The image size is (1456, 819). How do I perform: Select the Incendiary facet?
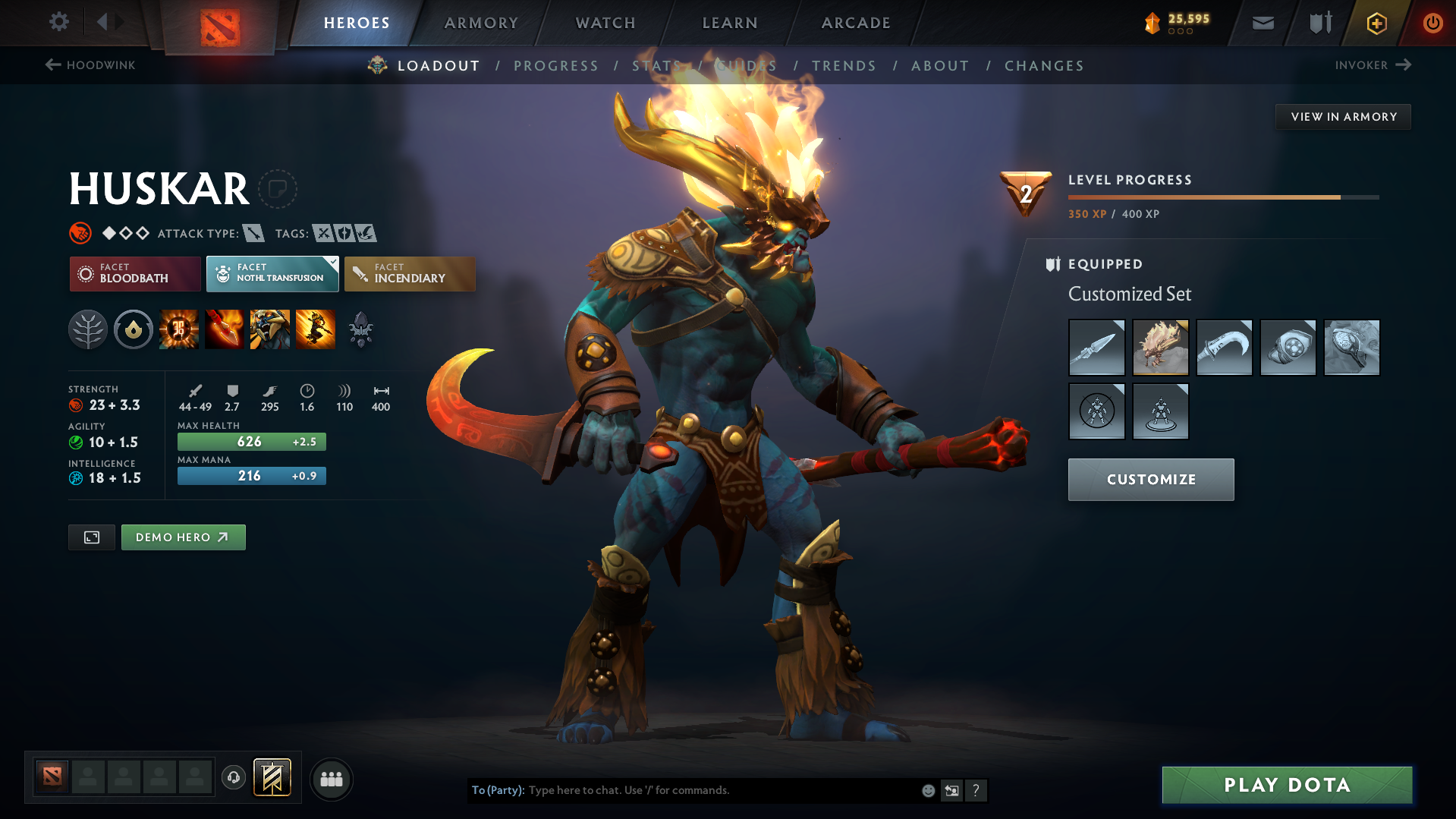tap(410, 274)
